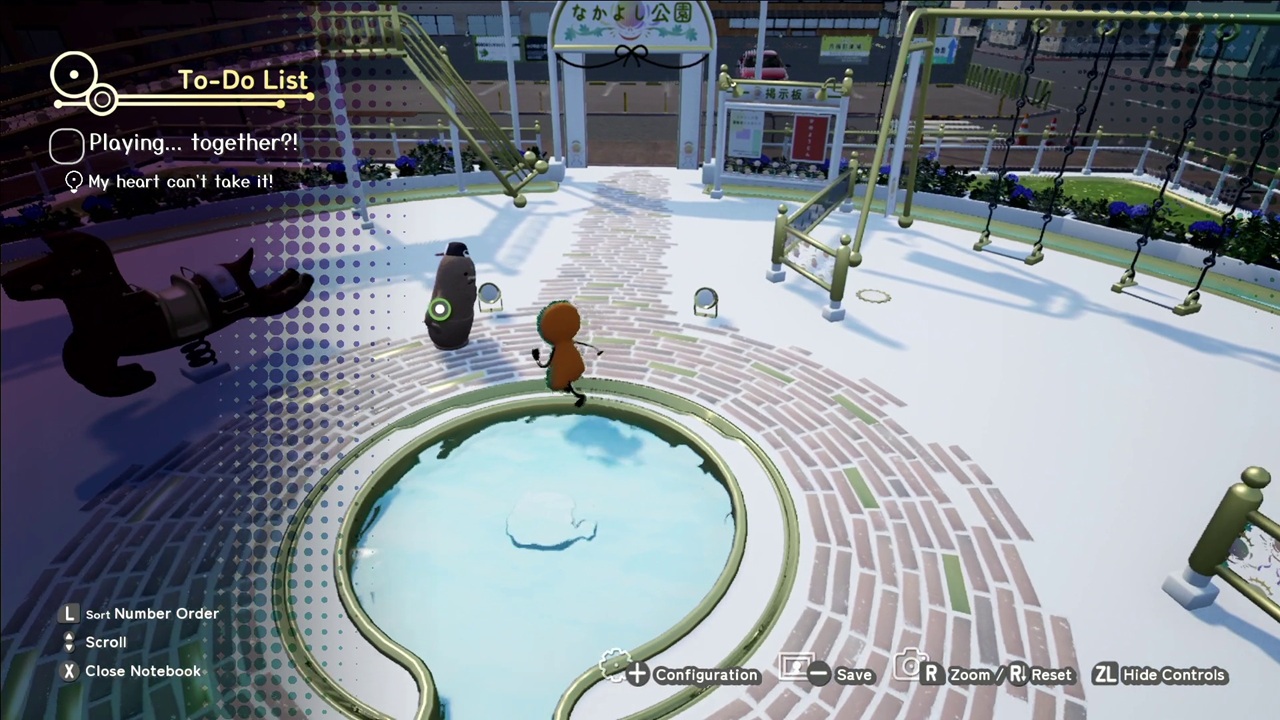
Task: Toggle the green marker above the penguin
Action: point(440,310)
